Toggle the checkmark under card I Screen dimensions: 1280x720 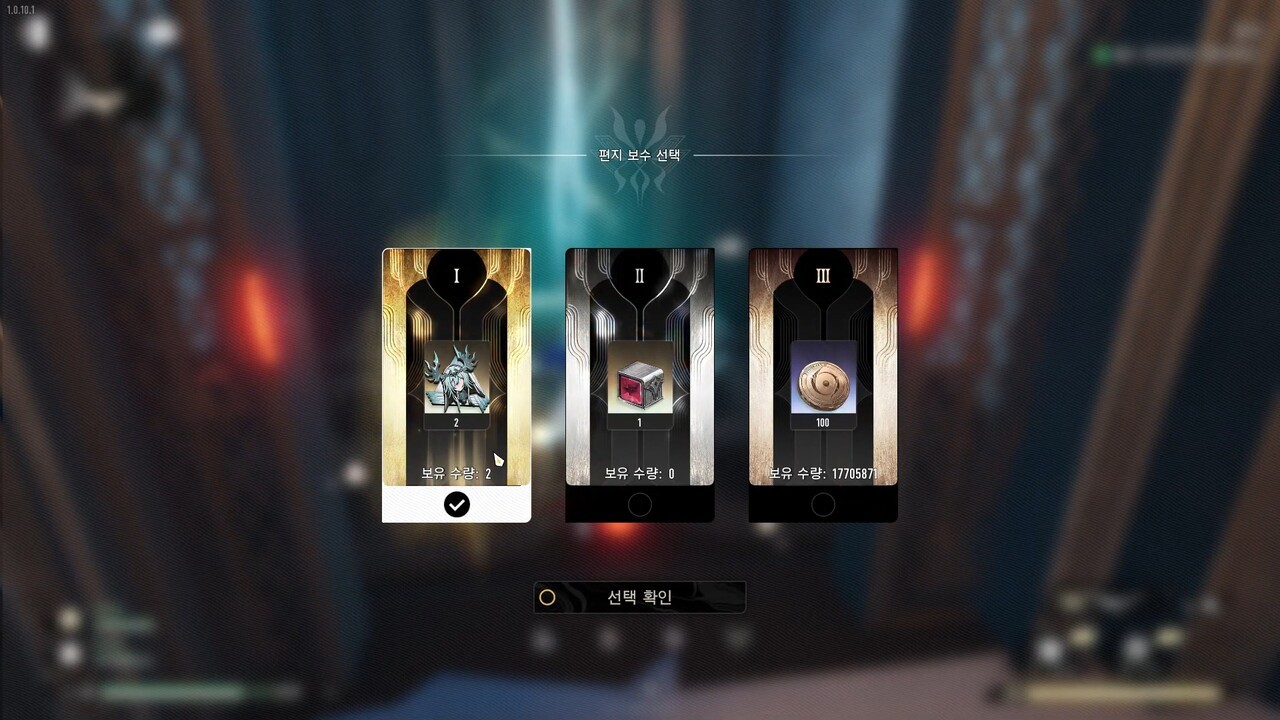click(x=456, y=505)
